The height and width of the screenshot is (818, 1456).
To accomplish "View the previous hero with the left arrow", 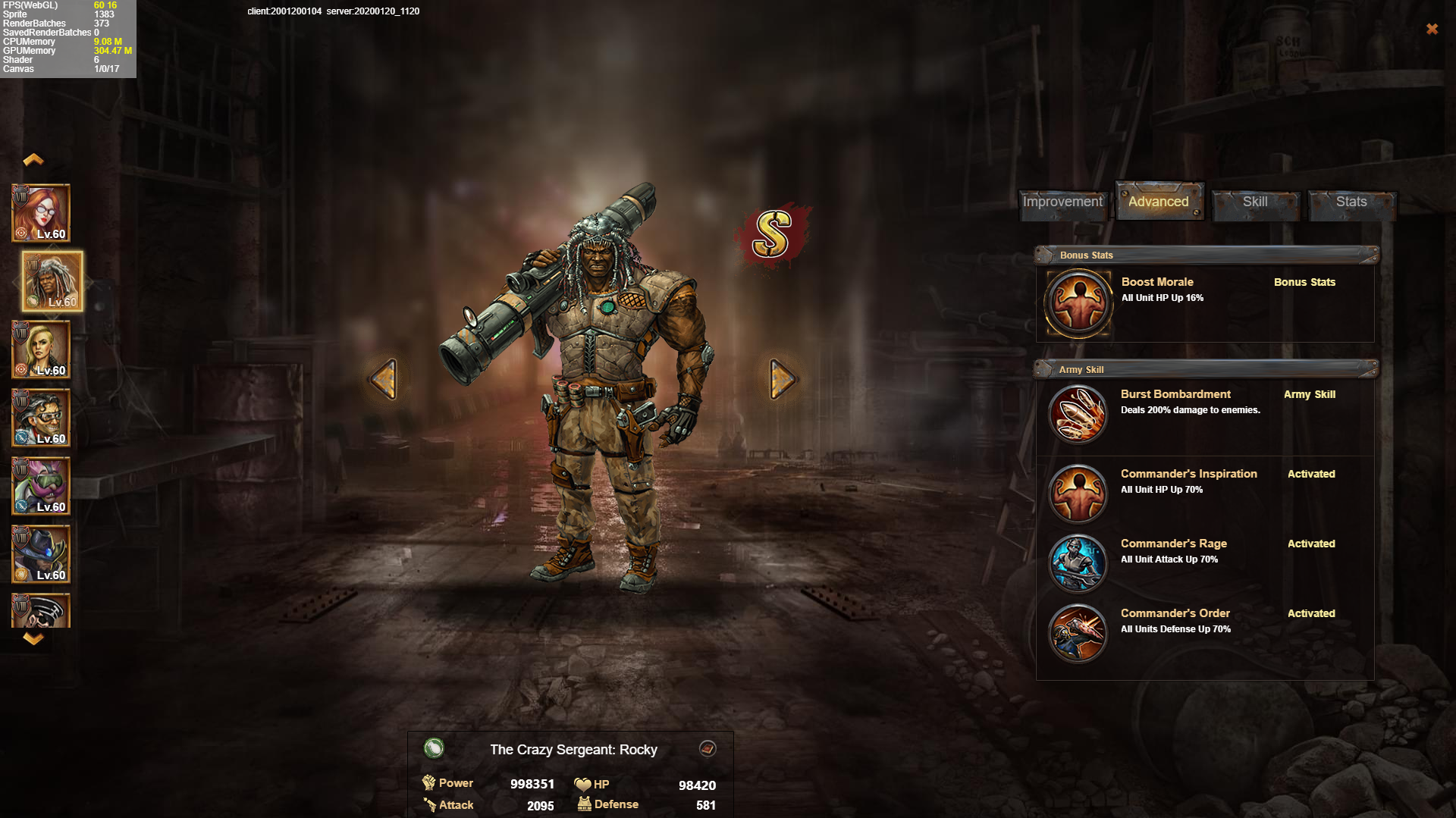I will [384, 378].
